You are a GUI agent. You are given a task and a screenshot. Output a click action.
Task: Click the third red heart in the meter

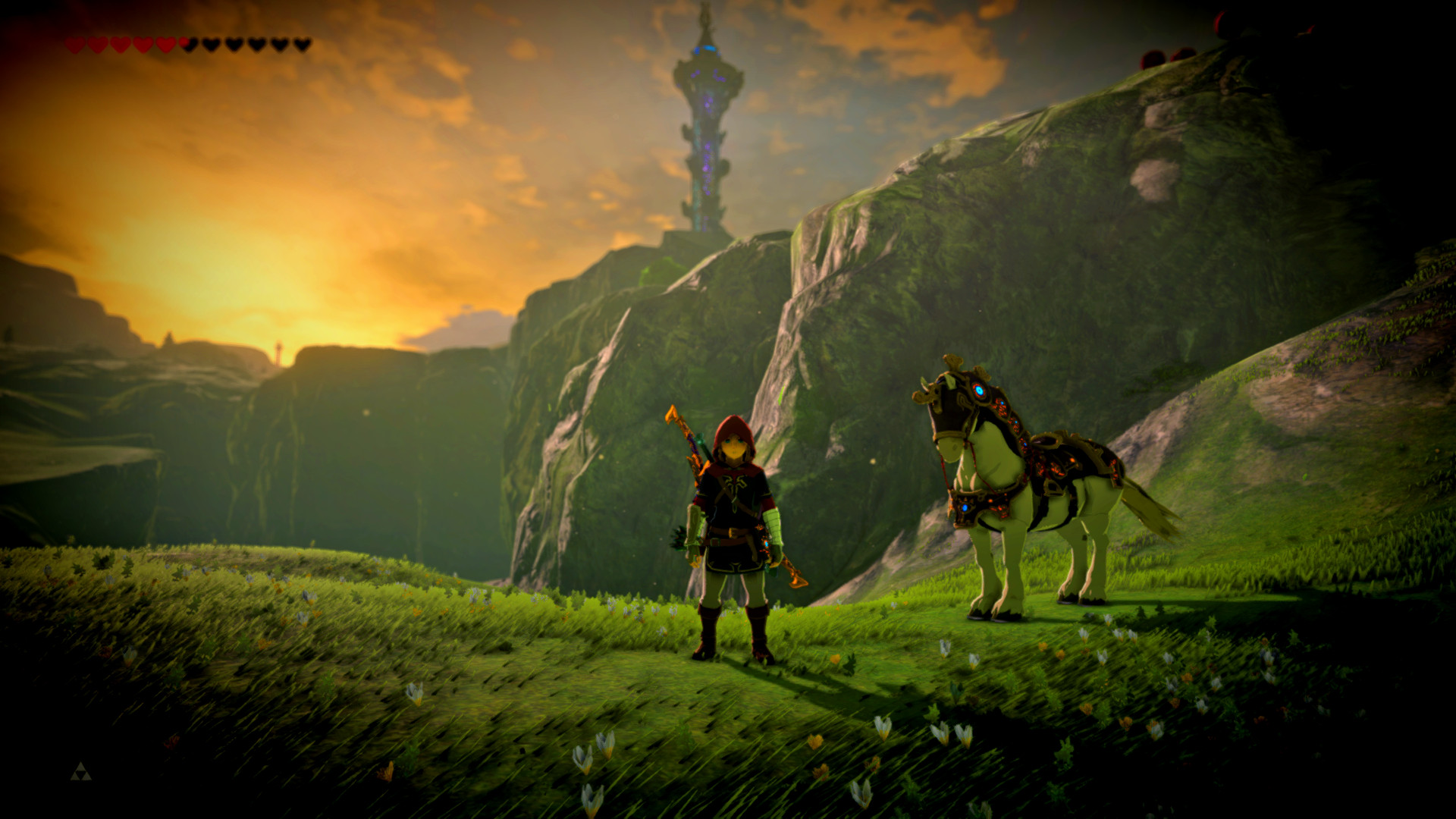point(120,43)
